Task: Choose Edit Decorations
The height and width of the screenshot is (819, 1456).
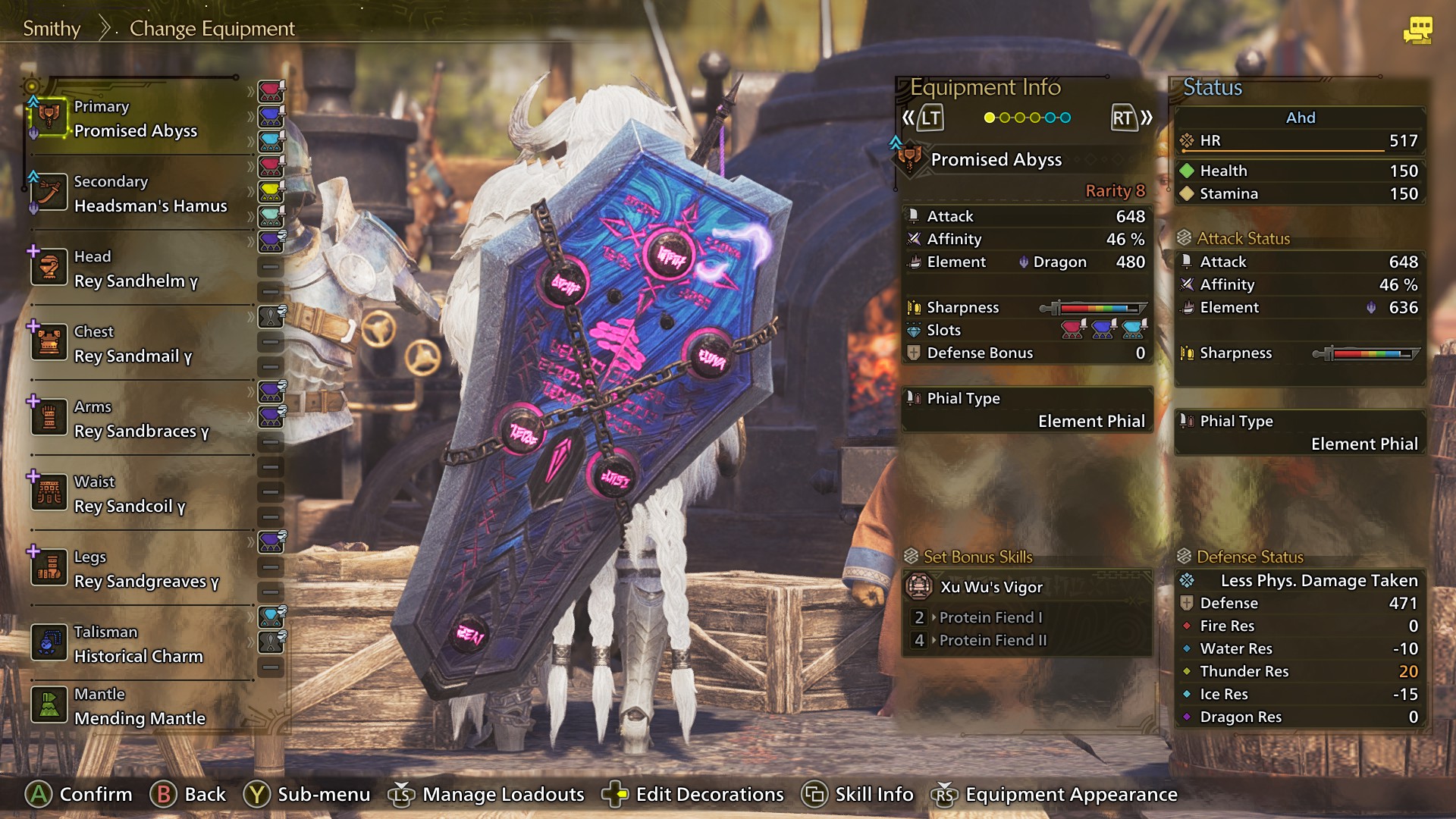Action: pos(693,794)
